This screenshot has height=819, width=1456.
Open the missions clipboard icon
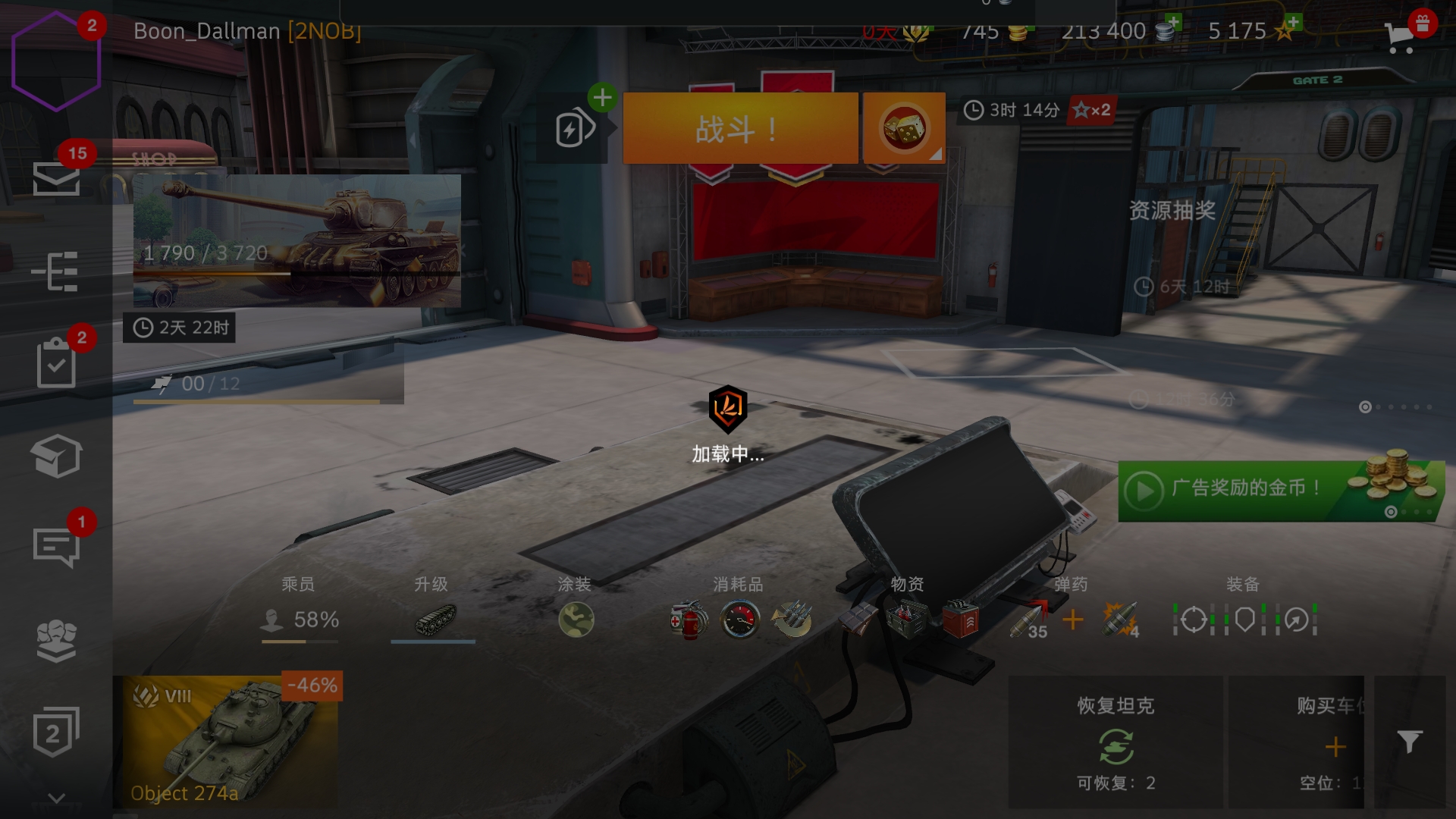[56, 364]
